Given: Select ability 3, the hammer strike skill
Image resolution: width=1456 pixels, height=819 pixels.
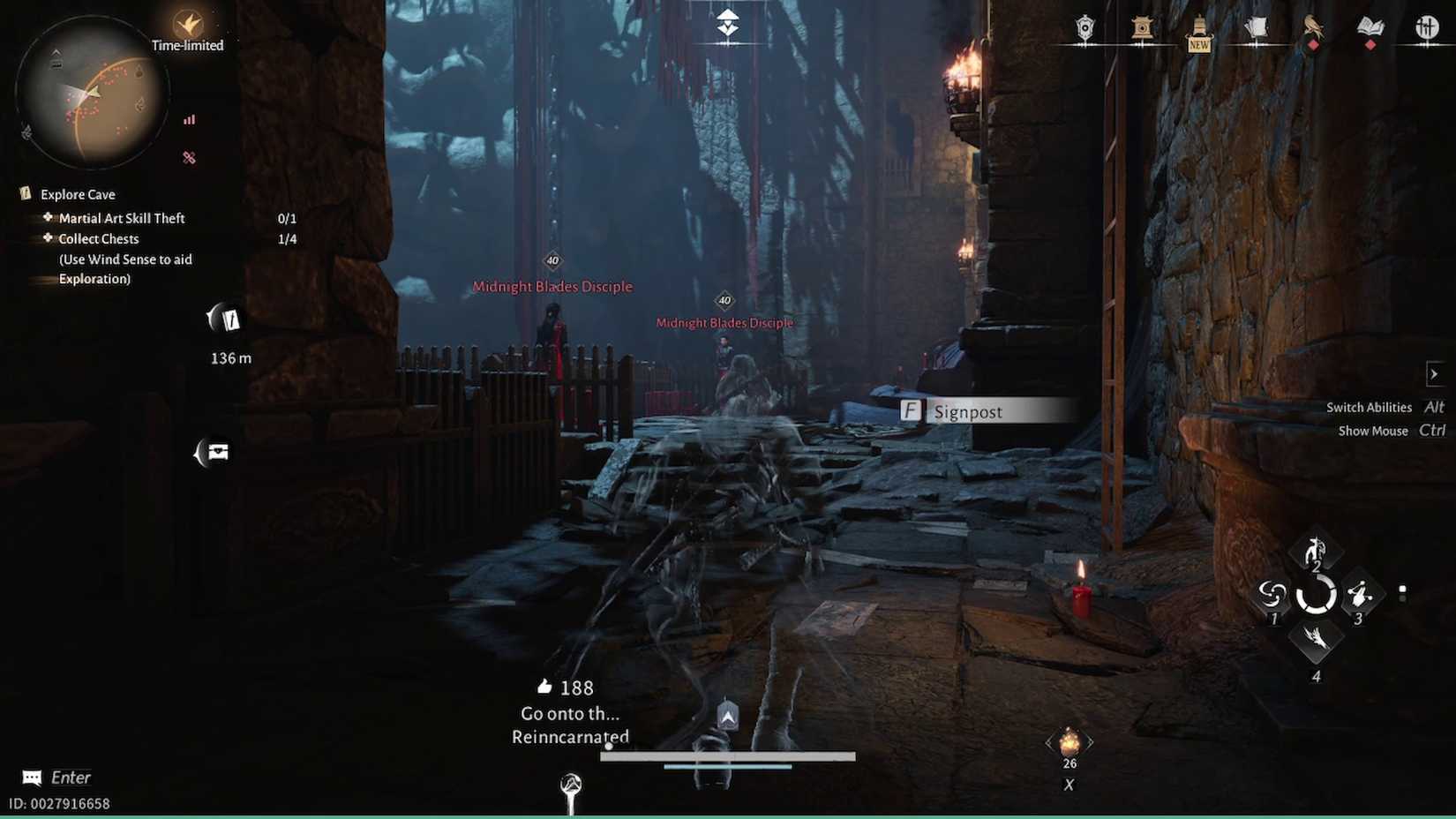Looking at the screenshot, I should click(1359, 596).
